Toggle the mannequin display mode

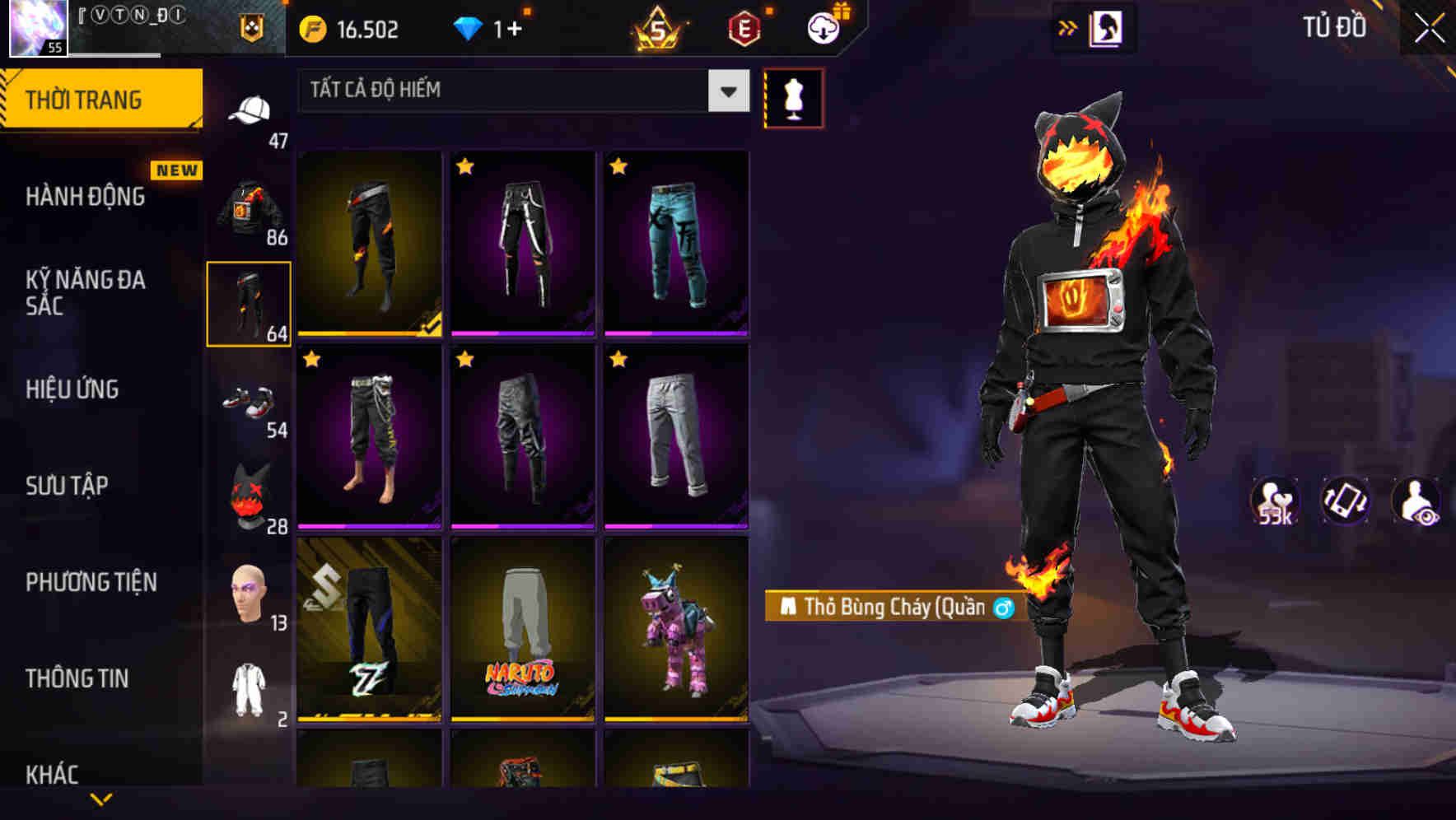tap(793, 98)
